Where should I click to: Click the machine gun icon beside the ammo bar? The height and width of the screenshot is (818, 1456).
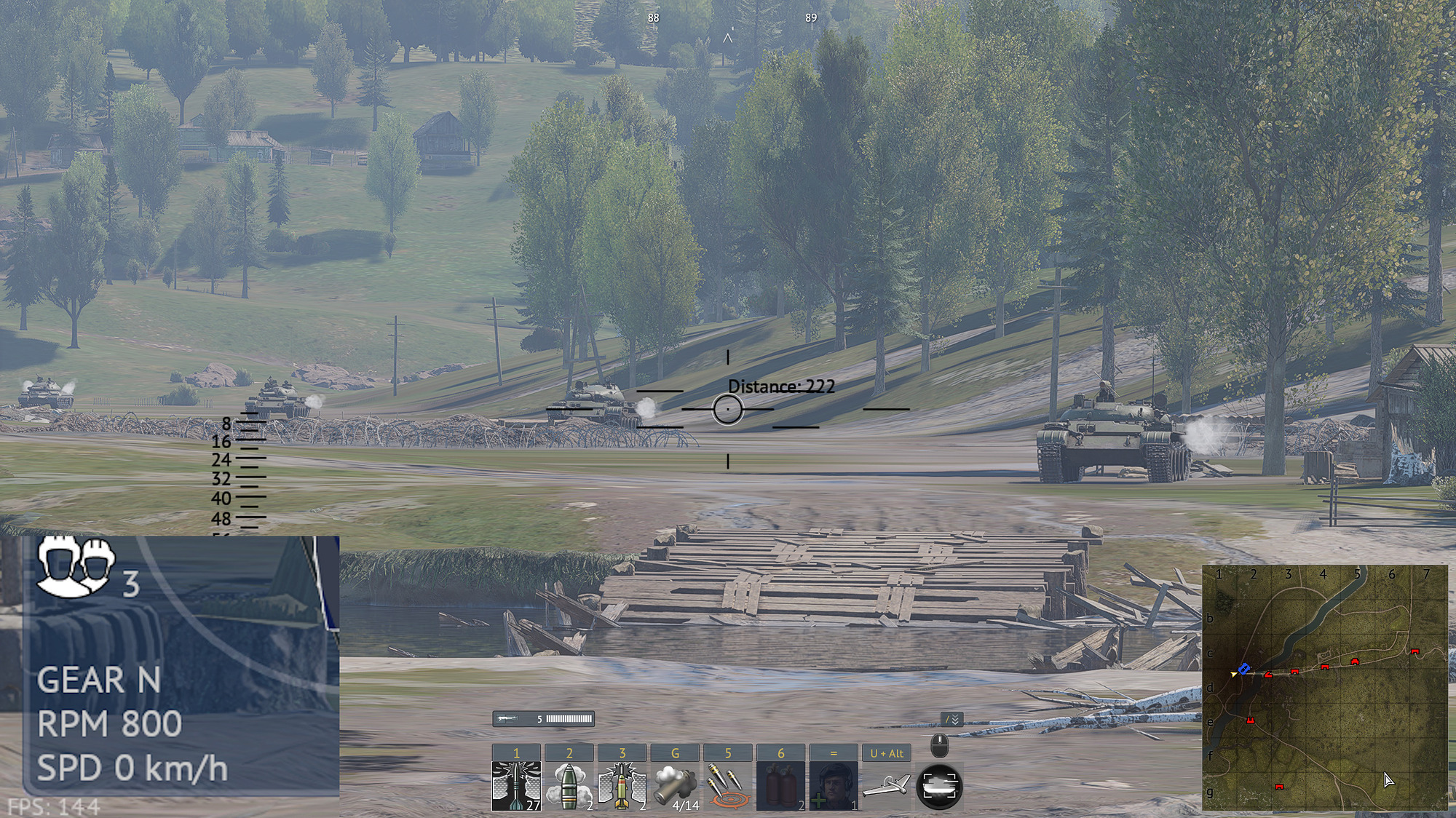507,718
